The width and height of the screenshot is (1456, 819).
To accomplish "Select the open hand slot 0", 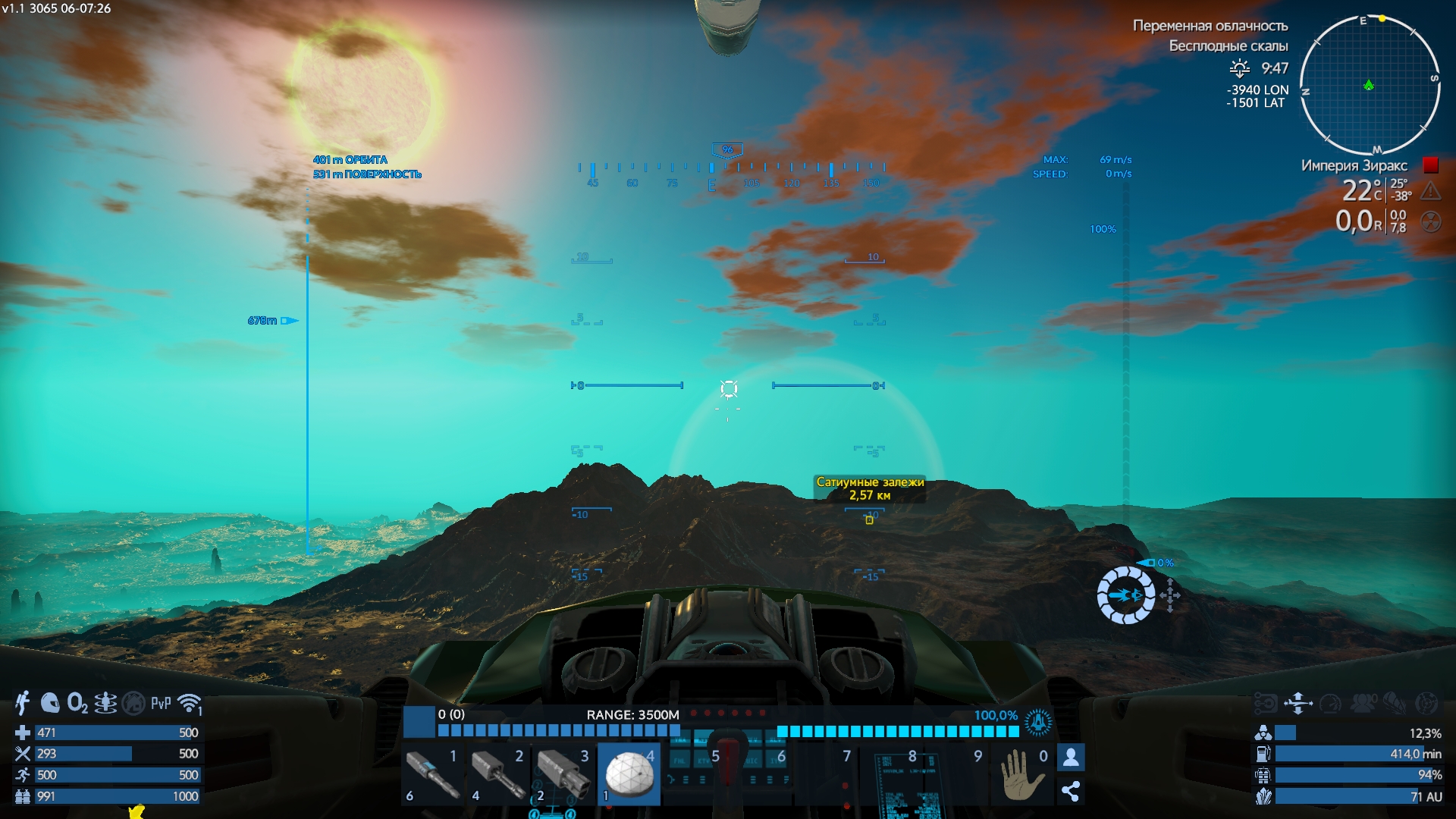I will pyautogui.click(x=1020, y=774).
